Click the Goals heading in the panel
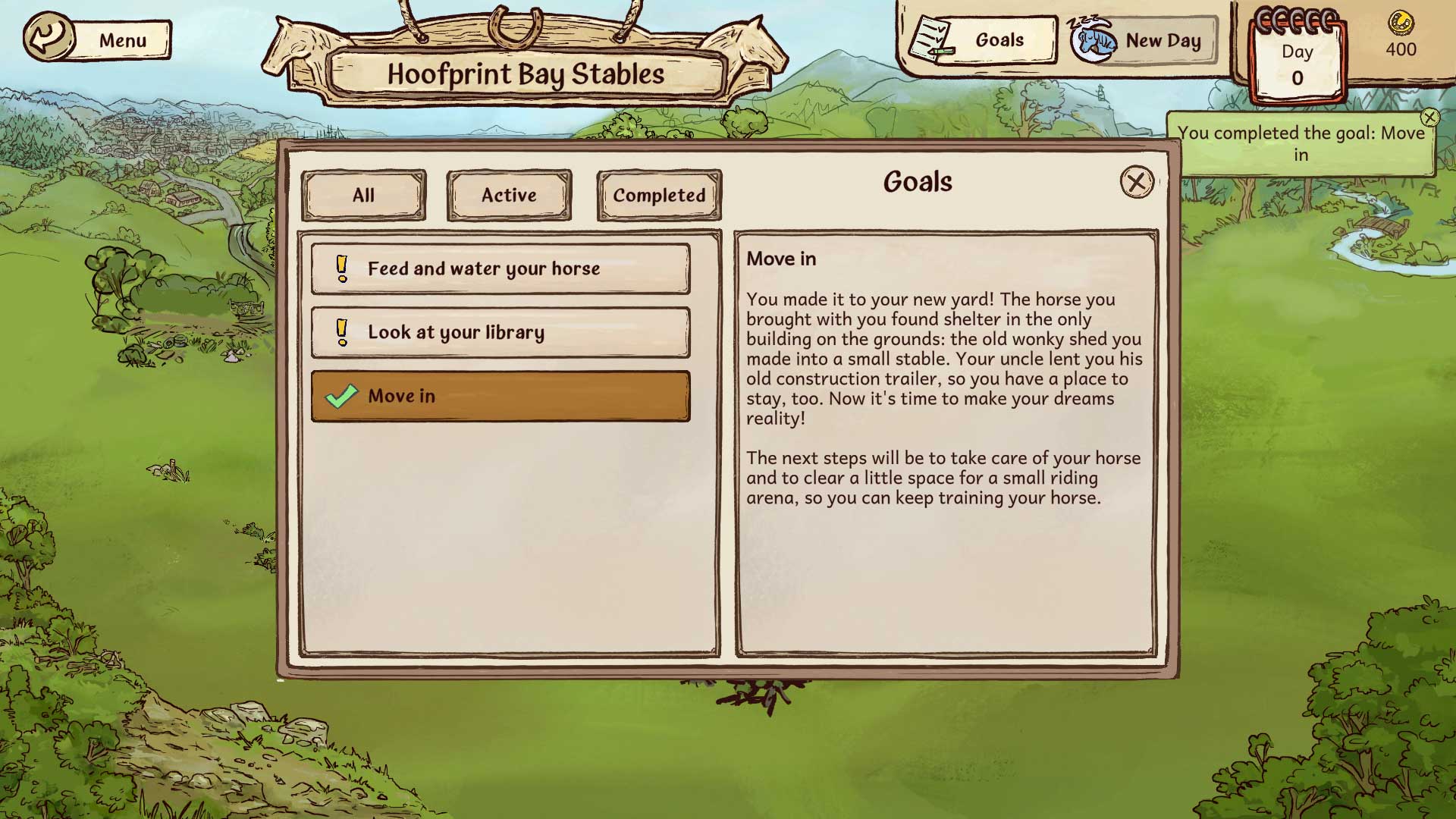The height and width of the screenshot is (819, 1456). coord(918,182)
